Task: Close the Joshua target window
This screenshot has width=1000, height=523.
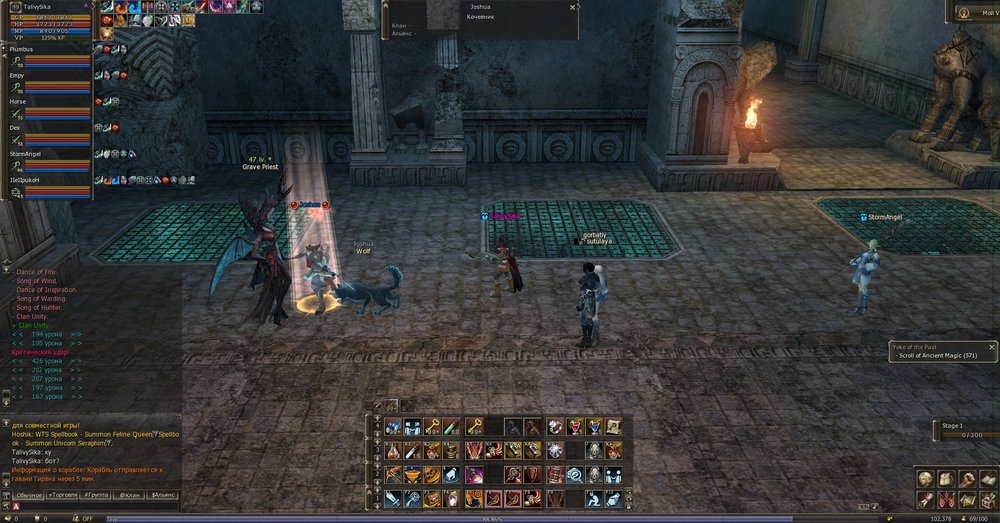Action: (x=573, y=7)
